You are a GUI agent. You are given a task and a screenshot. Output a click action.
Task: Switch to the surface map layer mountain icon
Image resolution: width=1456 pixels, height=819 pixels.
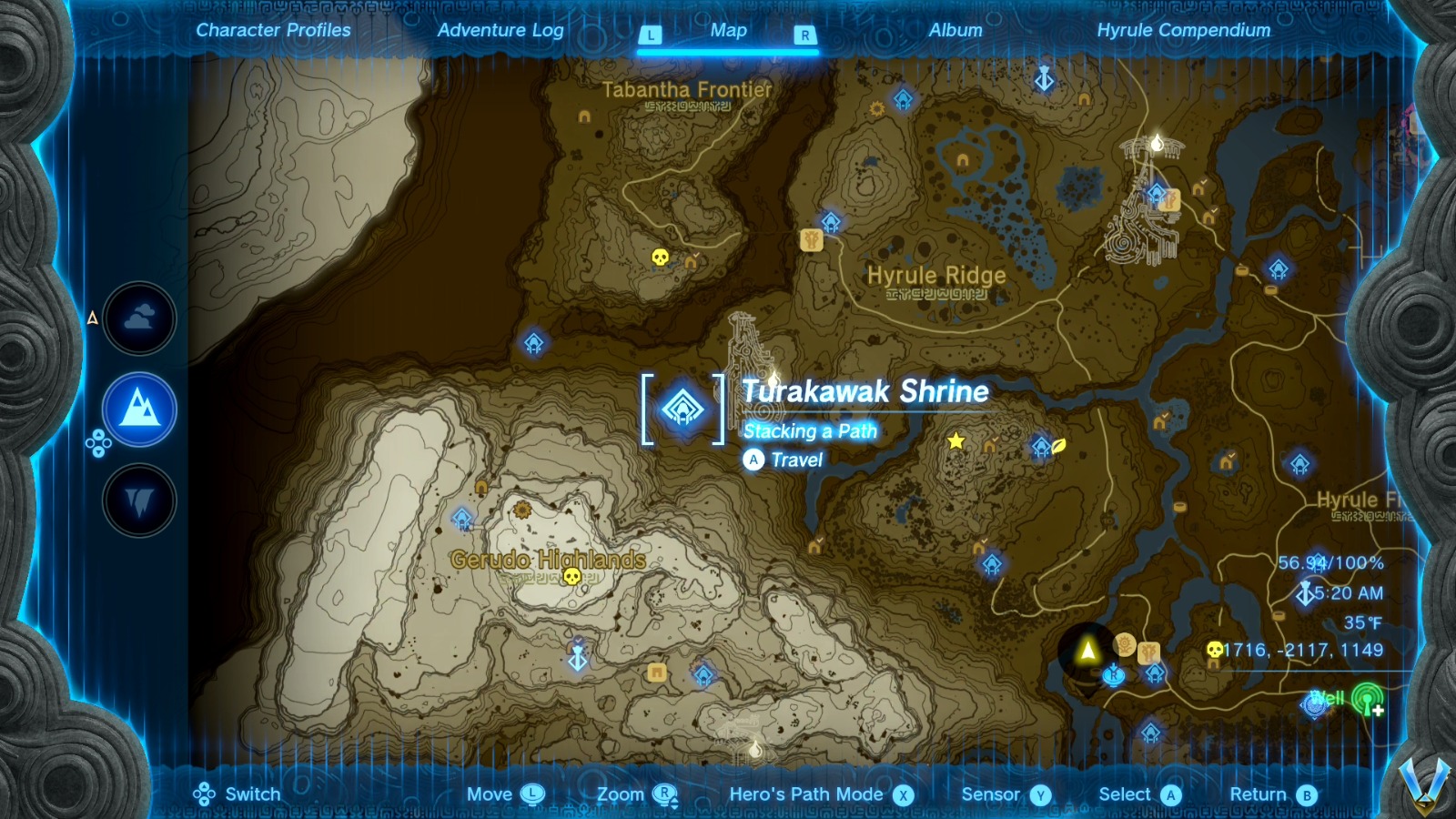click(139, 409)
